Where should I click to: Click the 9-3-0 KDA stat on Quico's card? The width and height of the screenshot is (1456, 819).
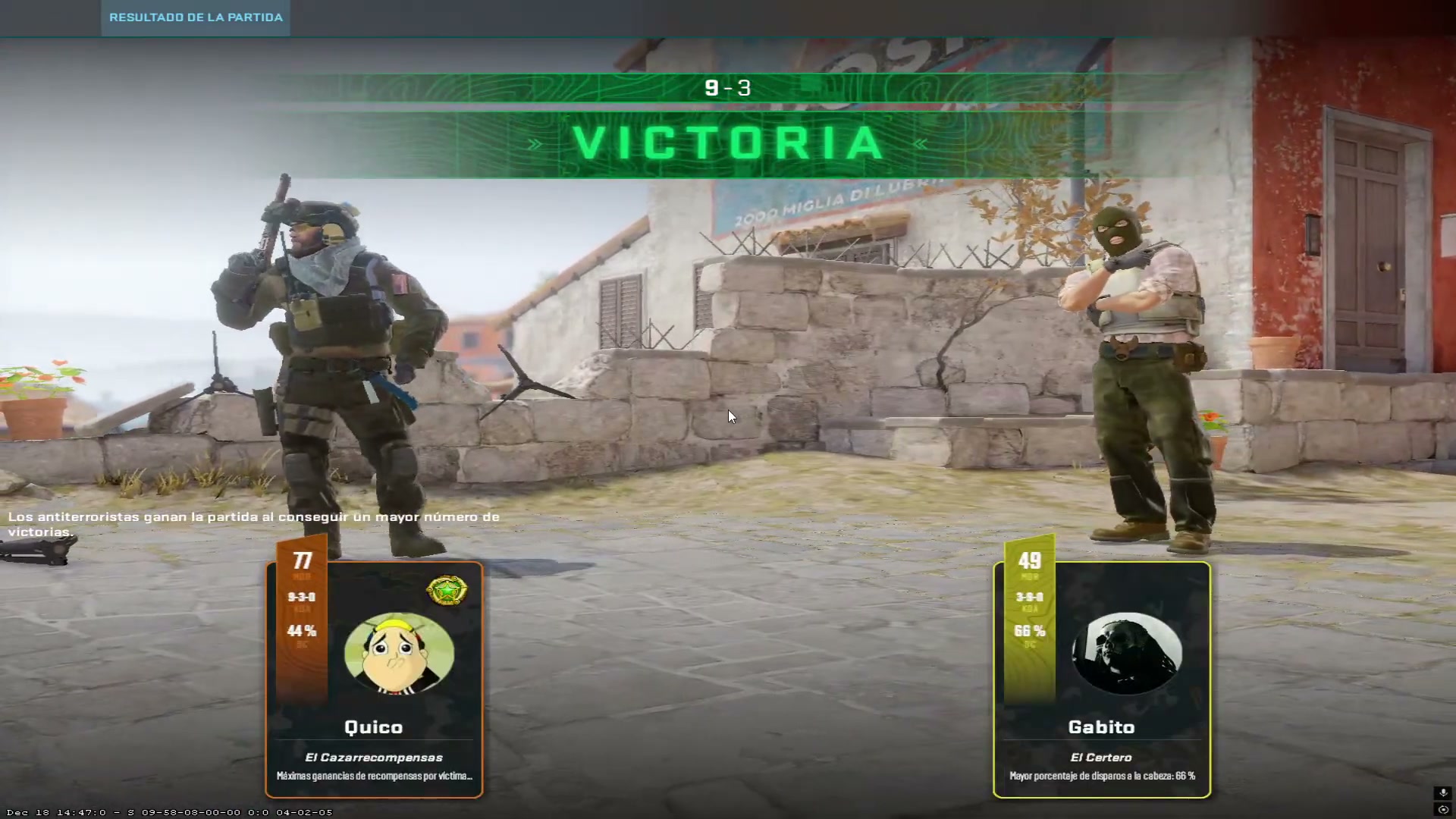tap(302, 596)
